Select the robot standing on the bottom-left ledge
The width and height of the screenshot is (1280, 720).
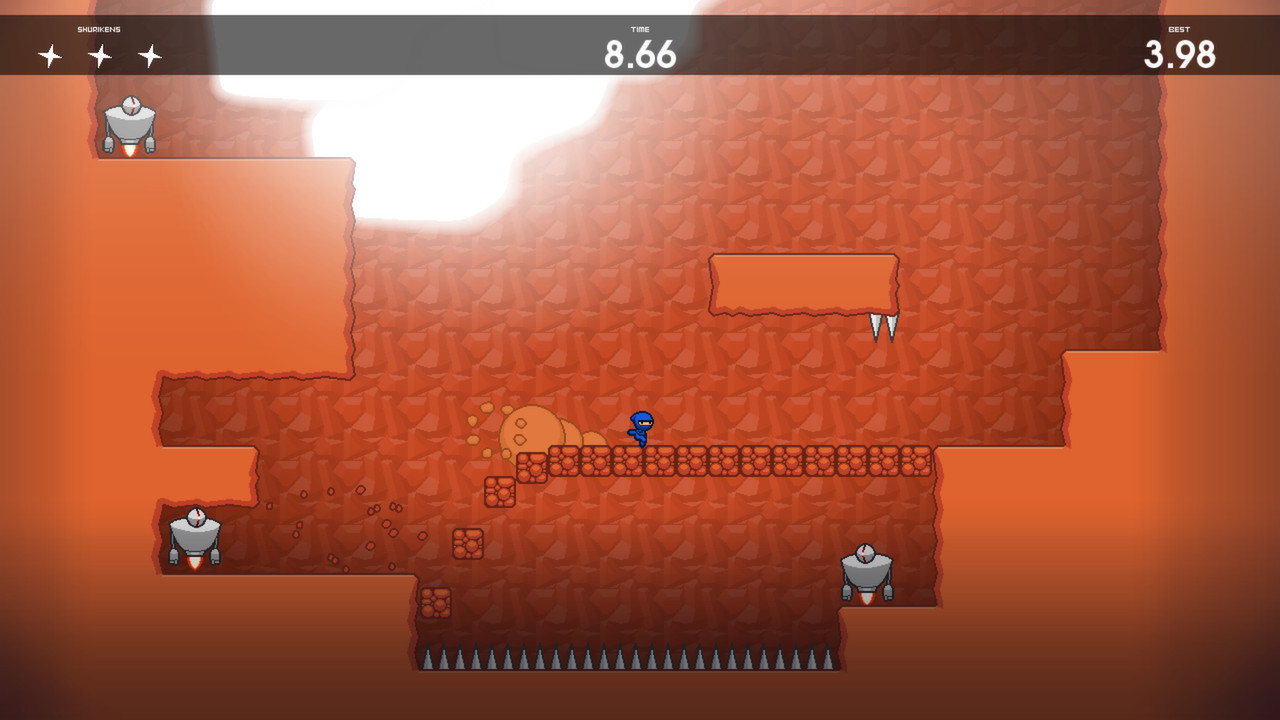196,539
